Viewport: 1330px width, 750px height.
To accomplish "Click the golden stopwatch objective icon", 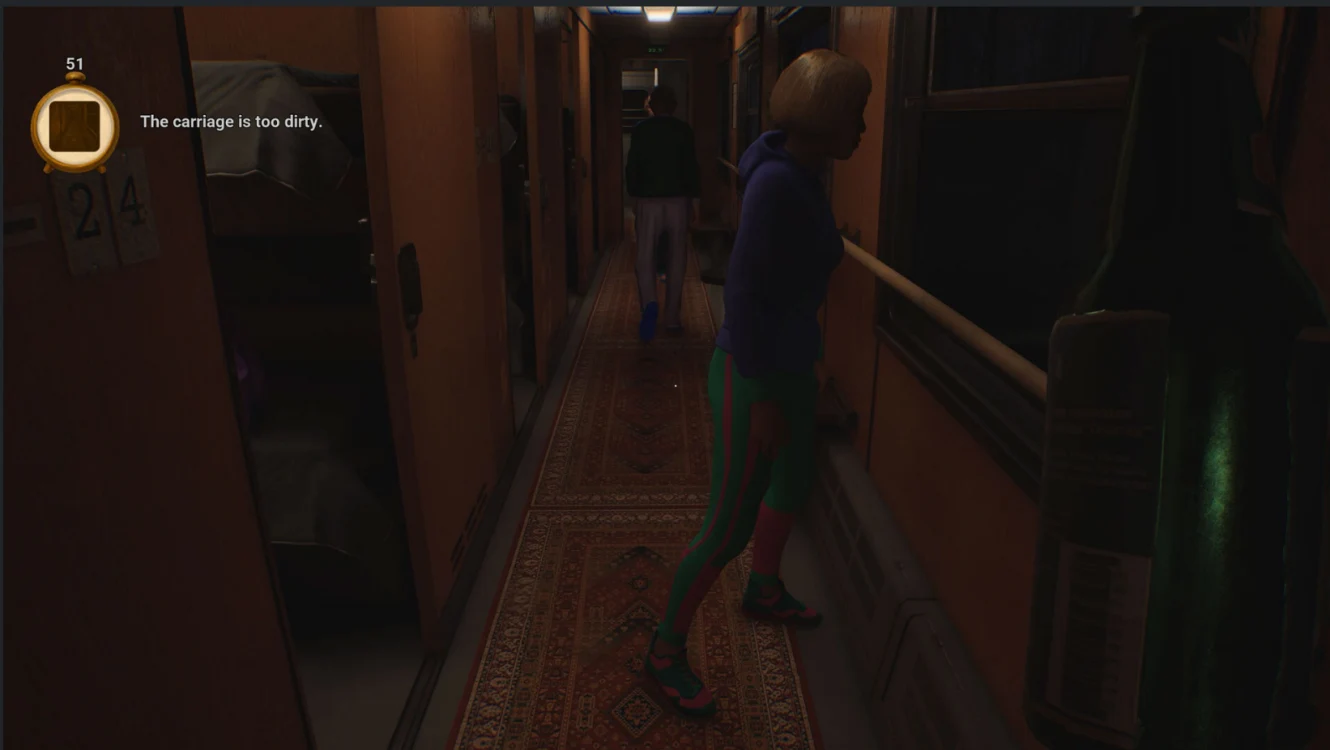I will [75, 126].
